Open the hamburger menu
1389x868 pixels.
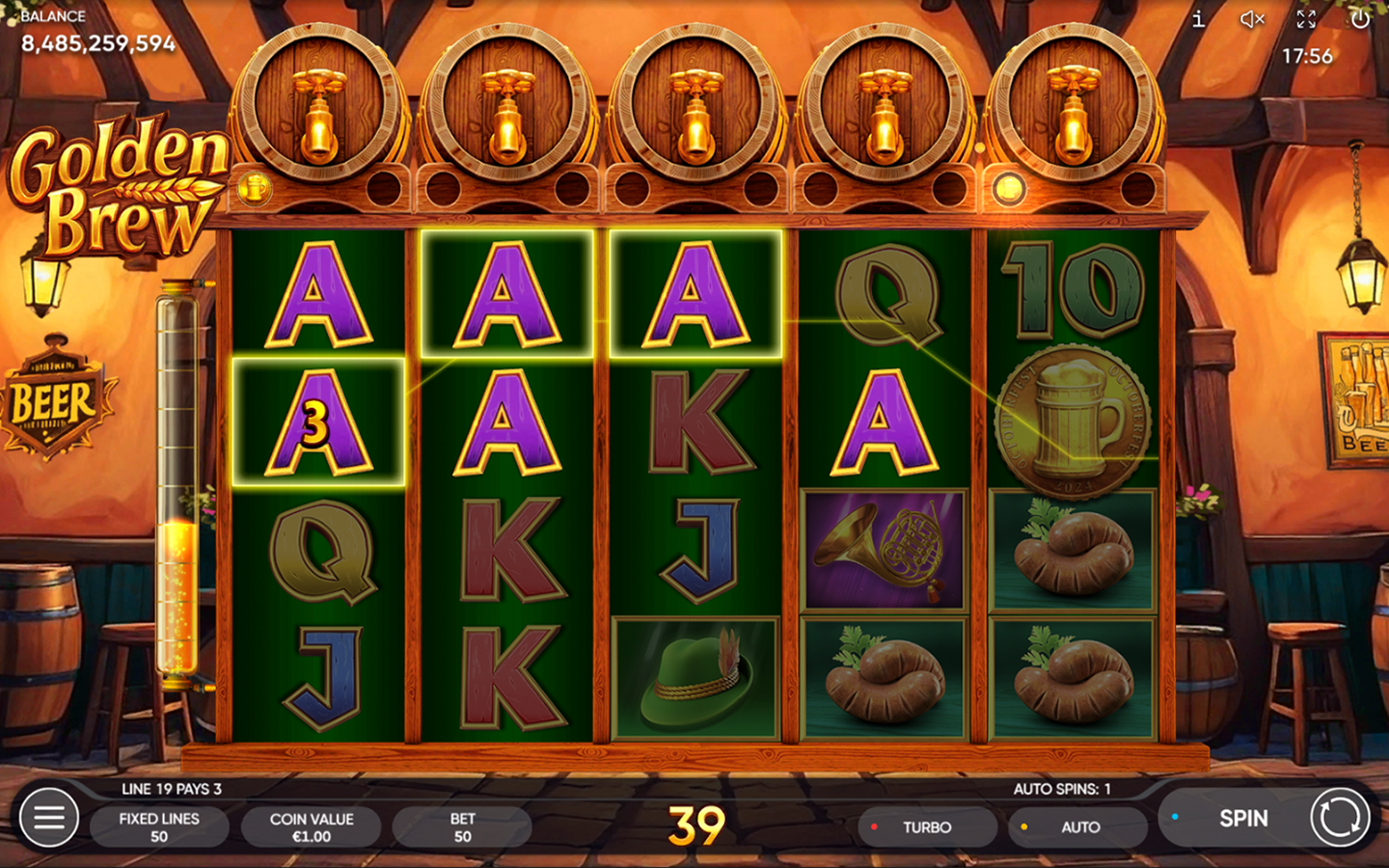click(48, 818)
